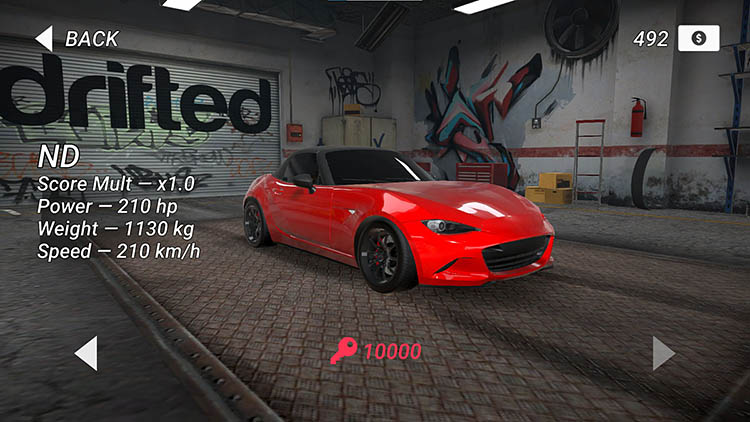
Task: Unlock the ND for 10000 keys
Action: pos(377,351)
